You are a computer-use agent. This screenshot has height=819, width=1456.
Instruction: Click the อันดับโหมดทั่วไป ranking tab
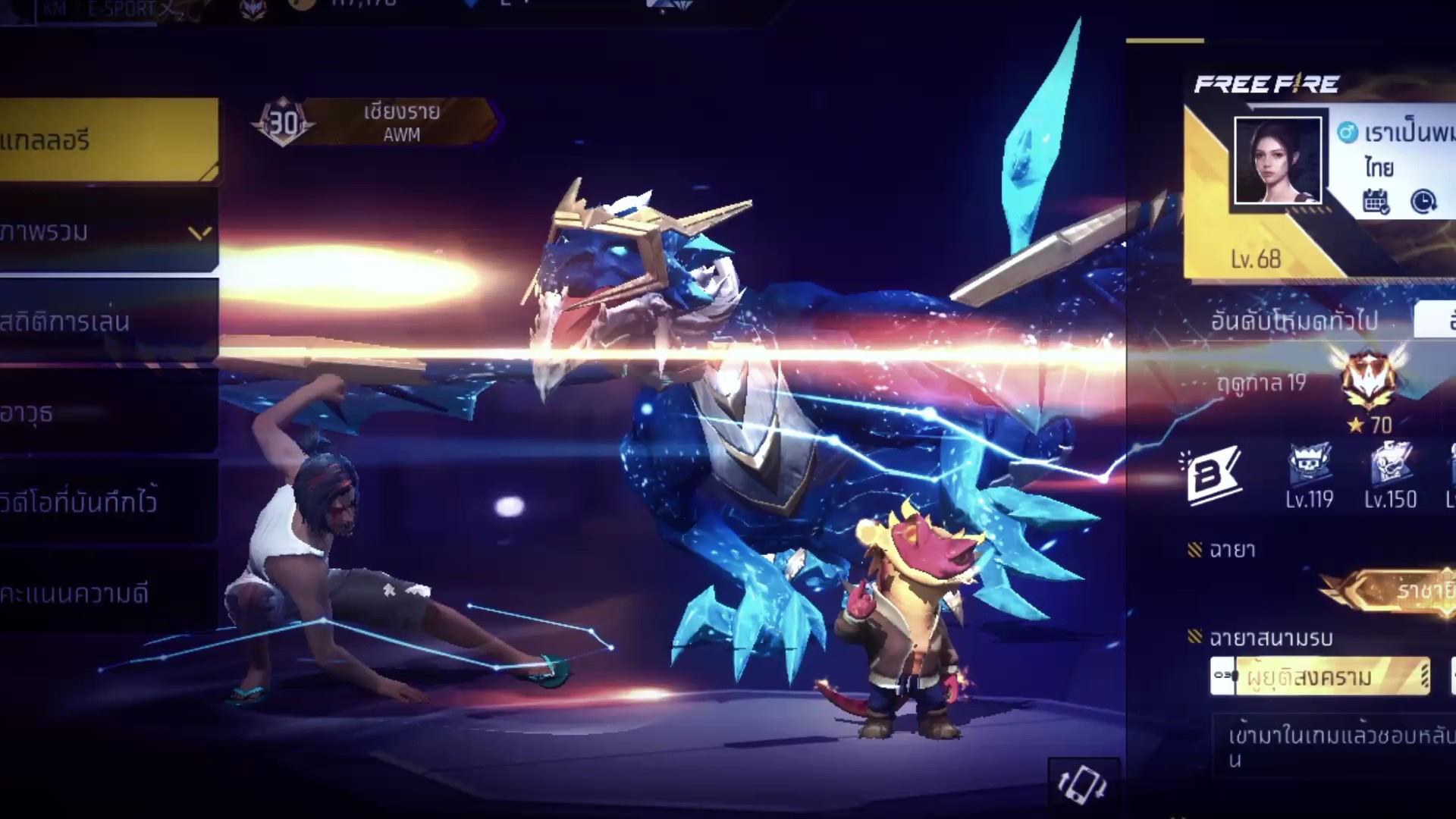1294,321
